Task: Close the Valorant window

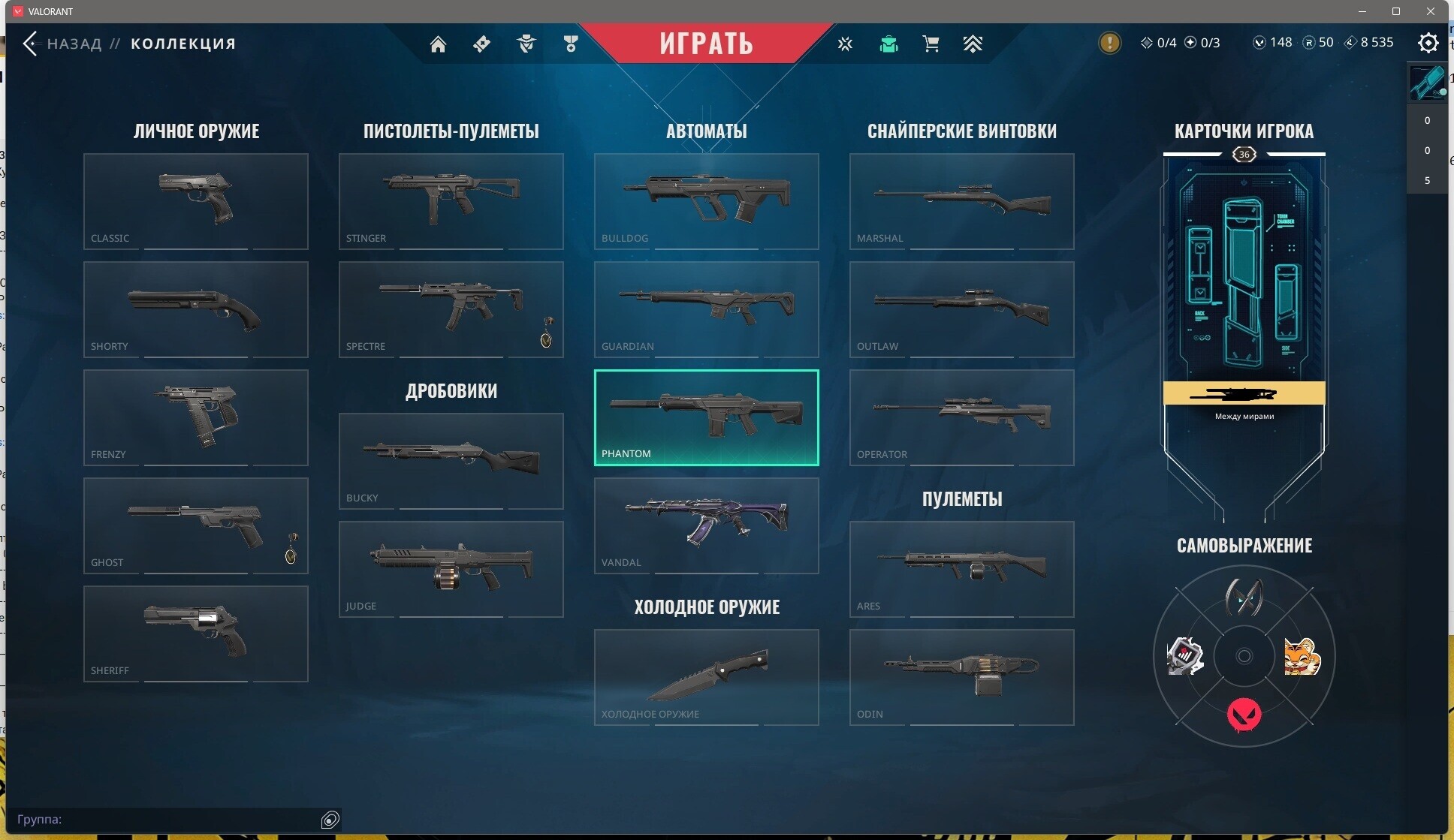Action: pyautogui.click(x=1431, y=11)
